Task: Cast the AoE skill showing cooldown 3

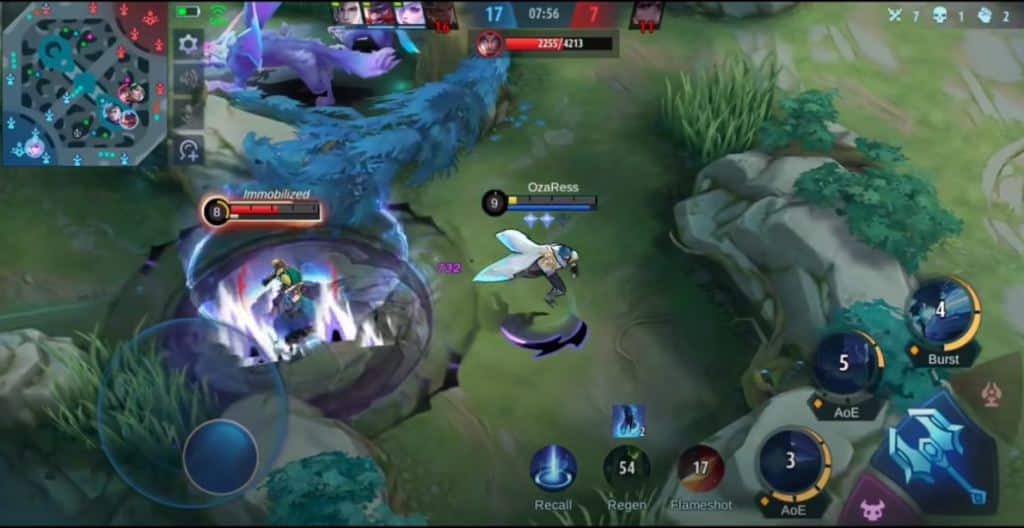Action: (x=793, y=462)
